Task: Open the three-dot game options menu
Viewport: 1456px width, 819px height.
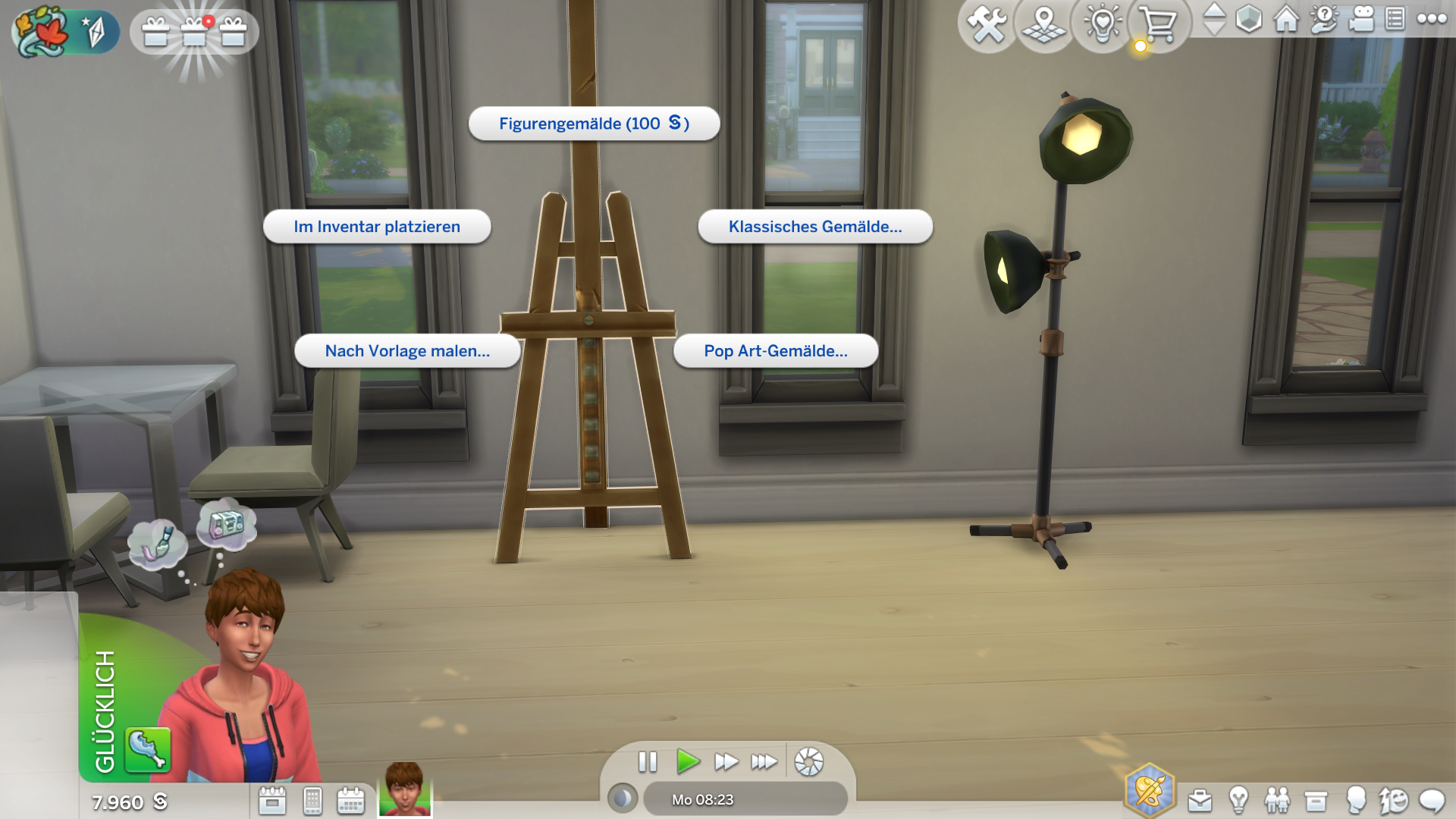Action: 1432,19
